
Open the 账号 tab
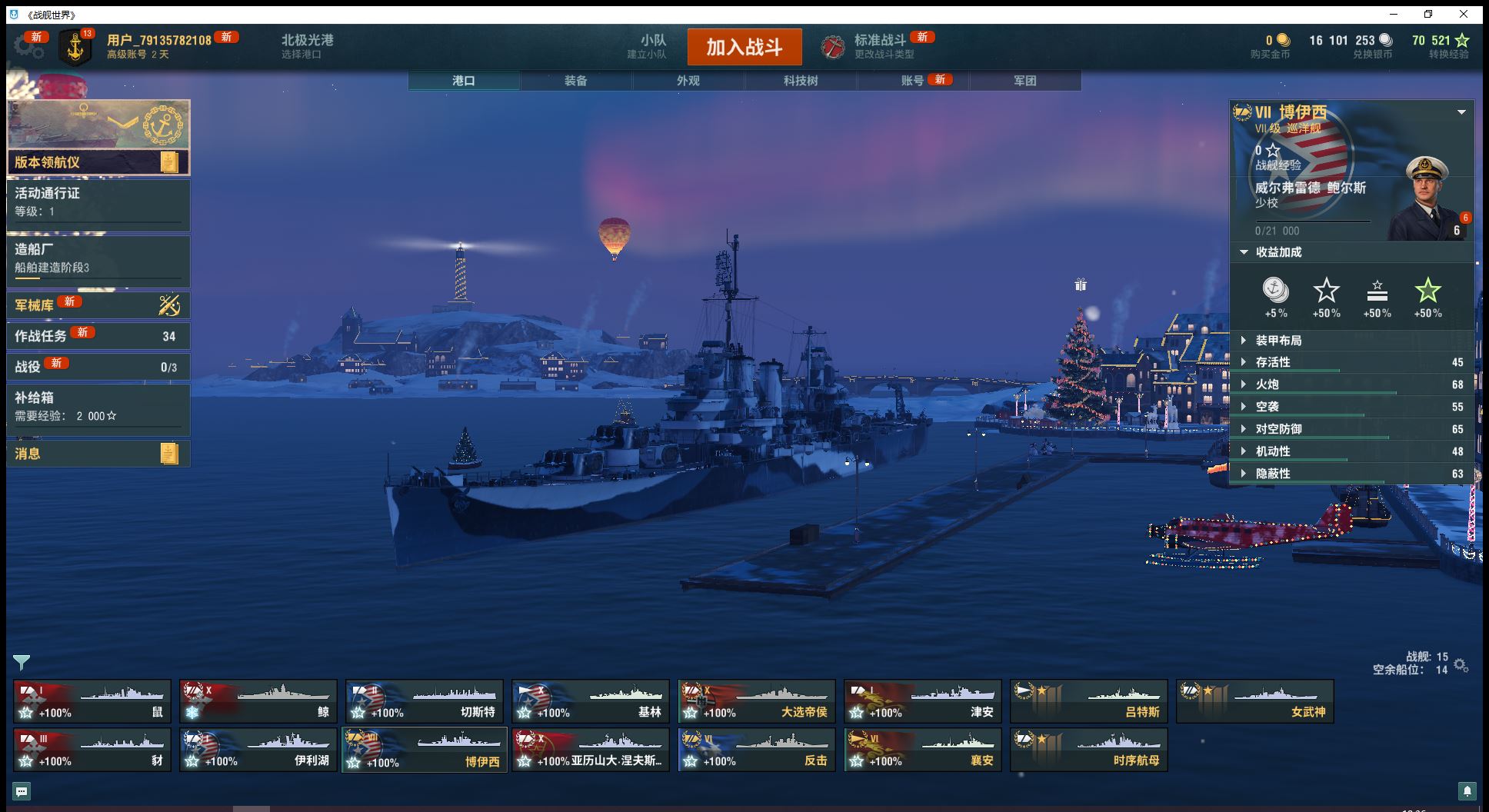pyautogui.click(x=912, y=81)
